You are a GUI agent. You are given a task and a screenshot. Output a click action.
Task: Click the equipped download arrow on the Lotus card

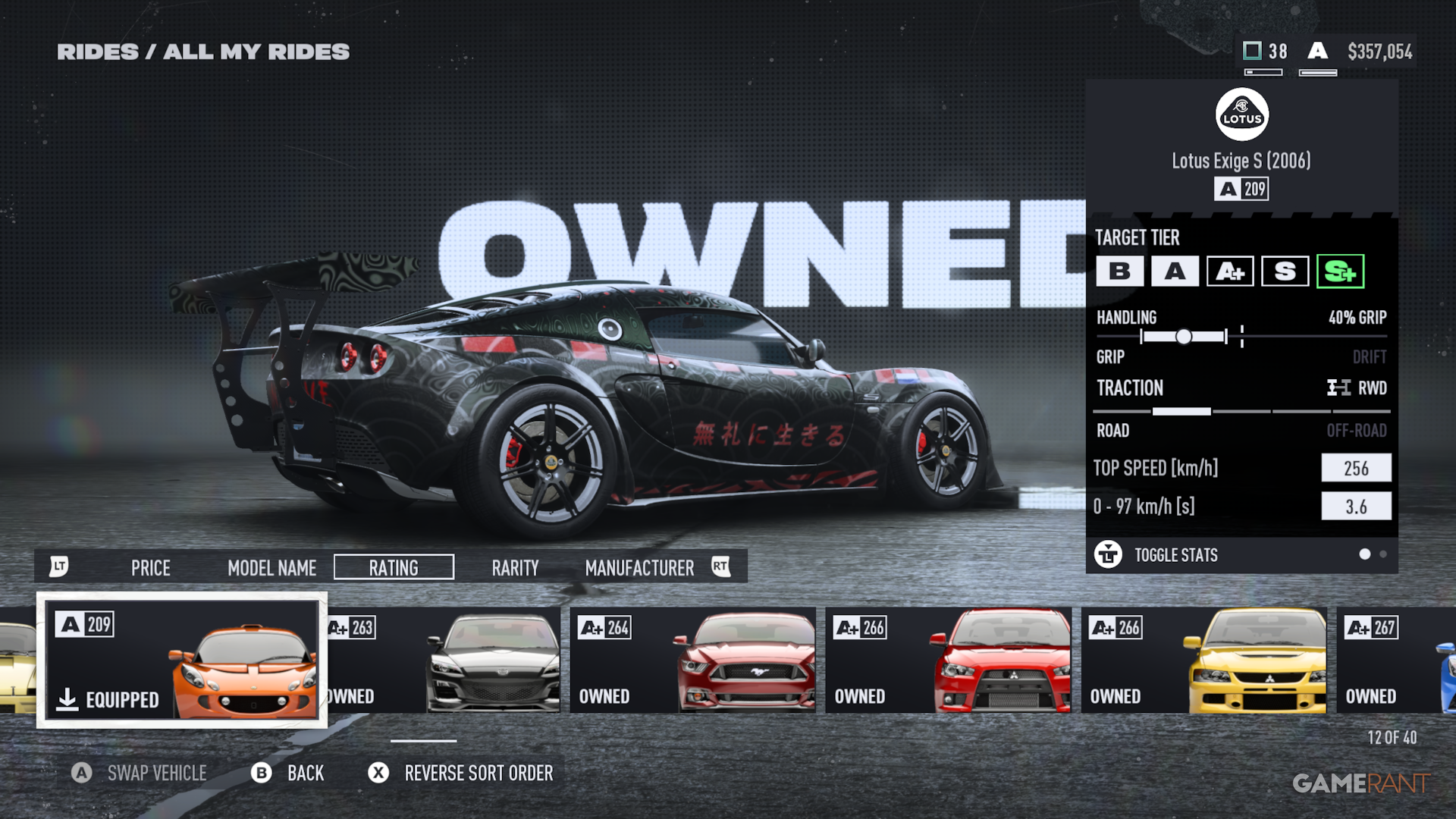pos(69,700)
